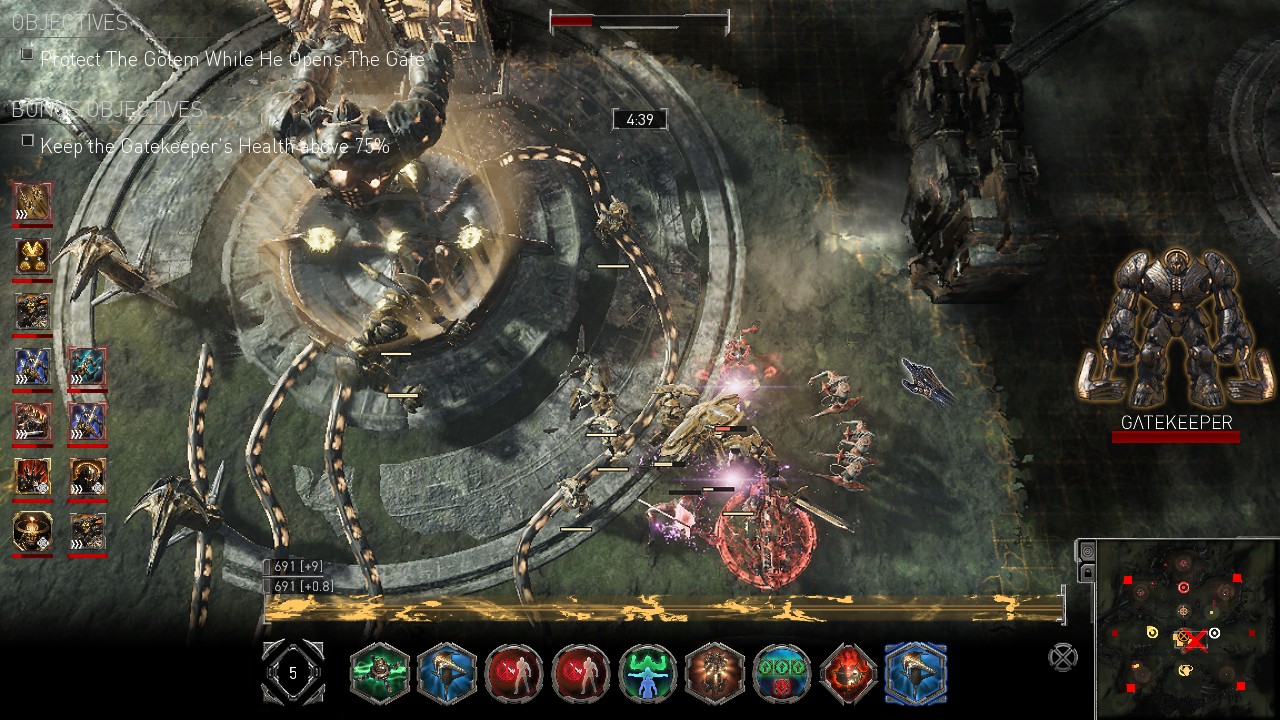Toggle the Protect The Golem objective checkbox
The width and height of the screenshot is (1280, 720).
click(27, 55)
